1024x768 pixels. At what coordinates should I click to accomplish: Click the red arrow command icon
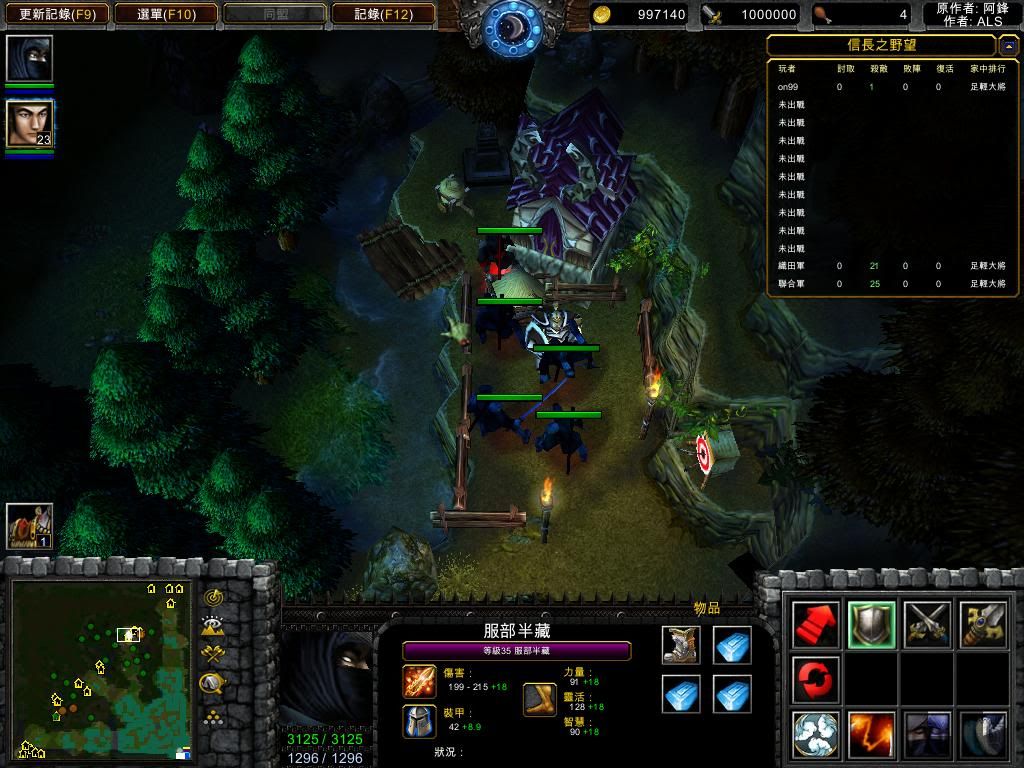[815, 625]
